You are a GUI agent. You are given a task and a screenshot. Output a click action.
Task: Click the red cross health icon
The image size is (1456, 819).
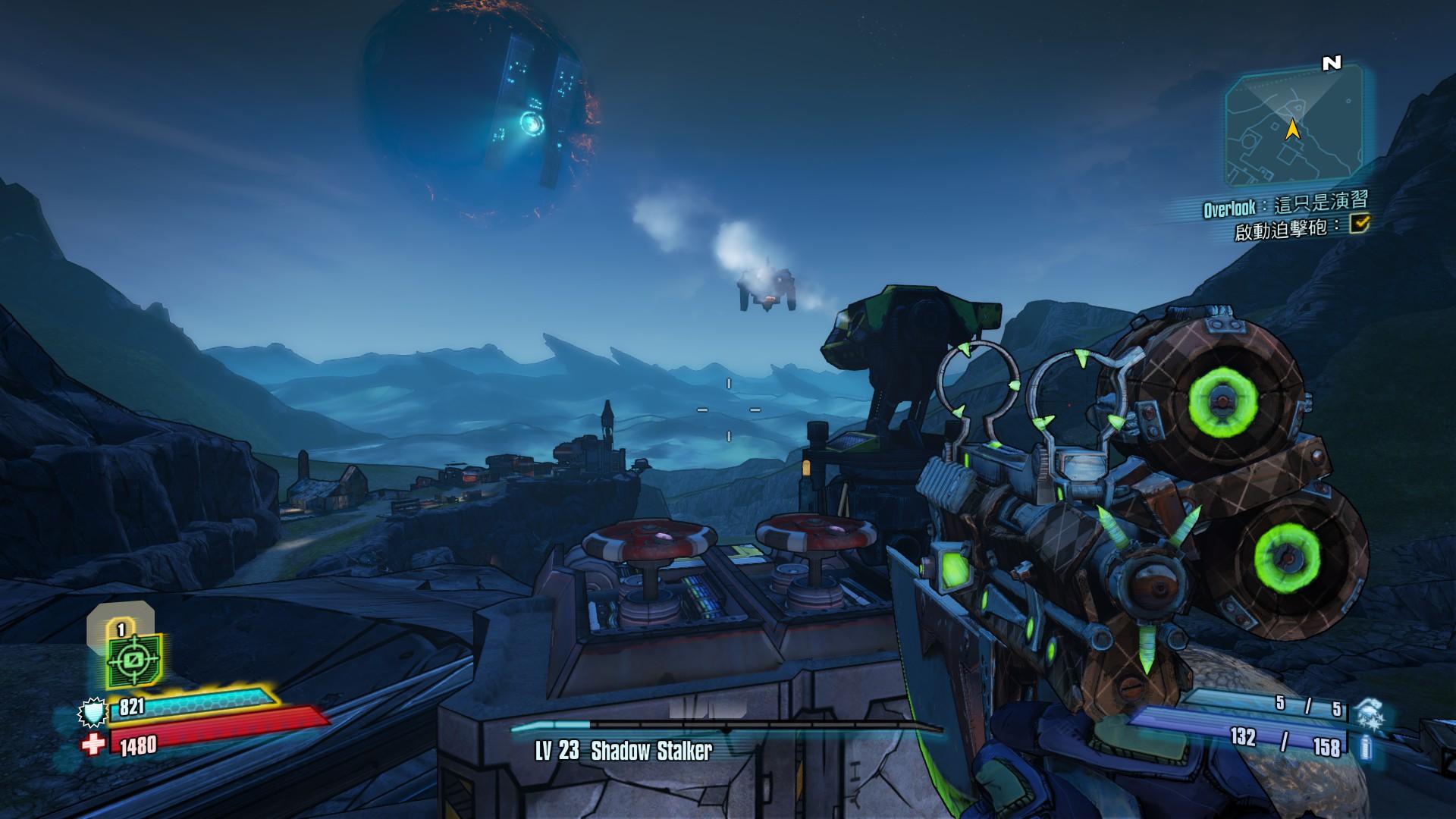pos(93,745)
